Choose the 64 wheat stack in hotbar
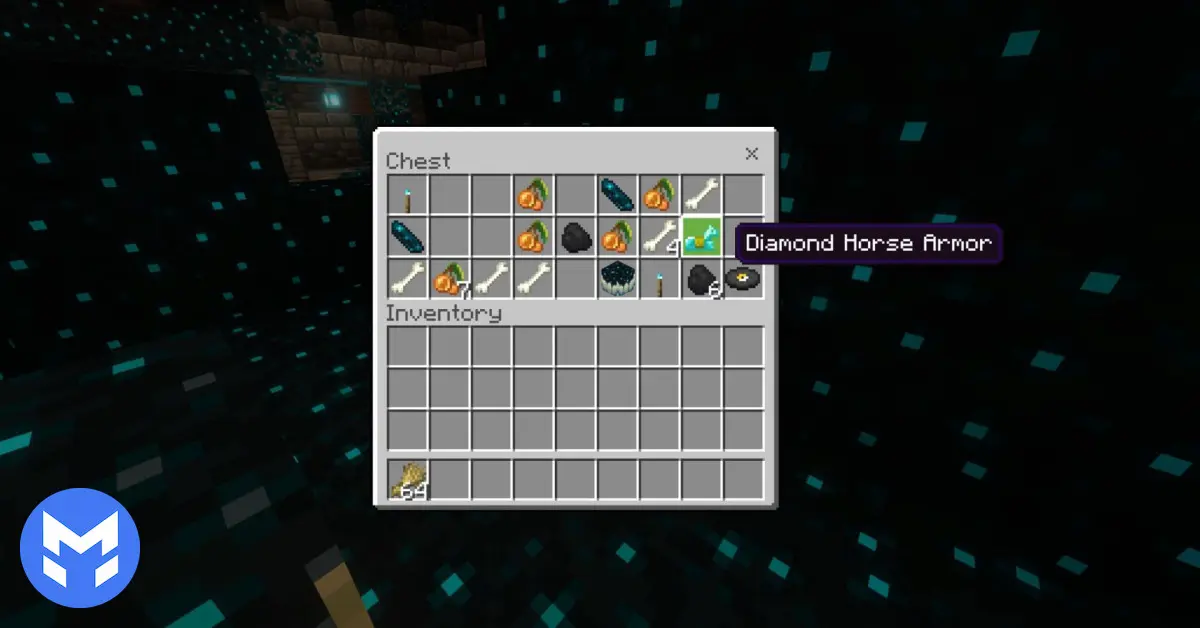This screenshot has height=628, width=1200. click(408, 480)
